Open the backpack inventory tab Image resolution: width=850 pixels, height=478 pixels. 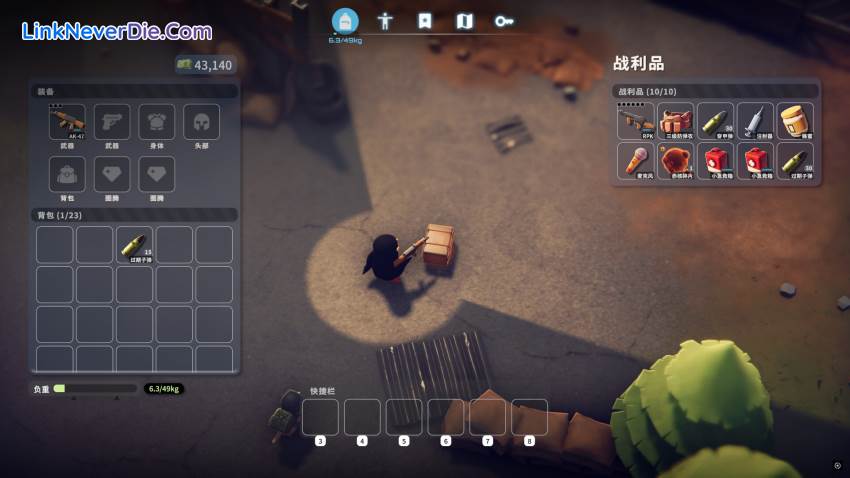click(345, 20)
